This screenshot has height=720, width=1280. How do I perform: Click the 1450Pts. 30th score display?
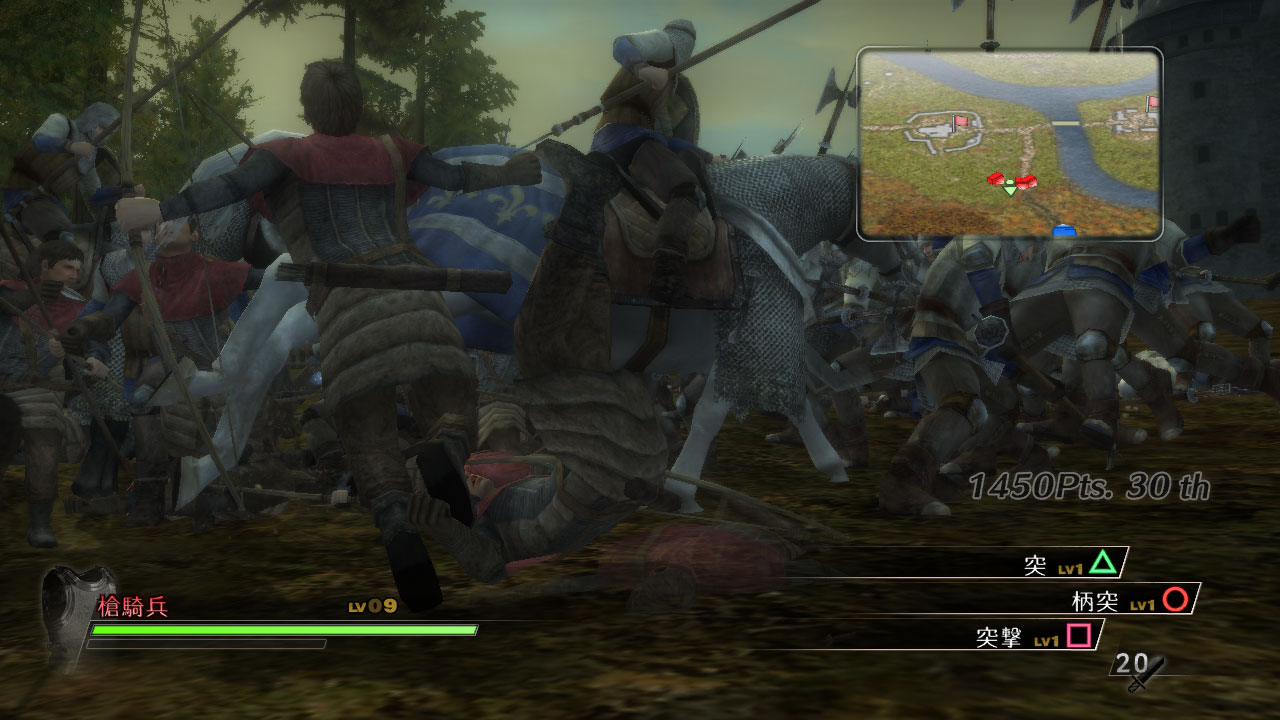pyautogui.click(x=1090, y=485)
